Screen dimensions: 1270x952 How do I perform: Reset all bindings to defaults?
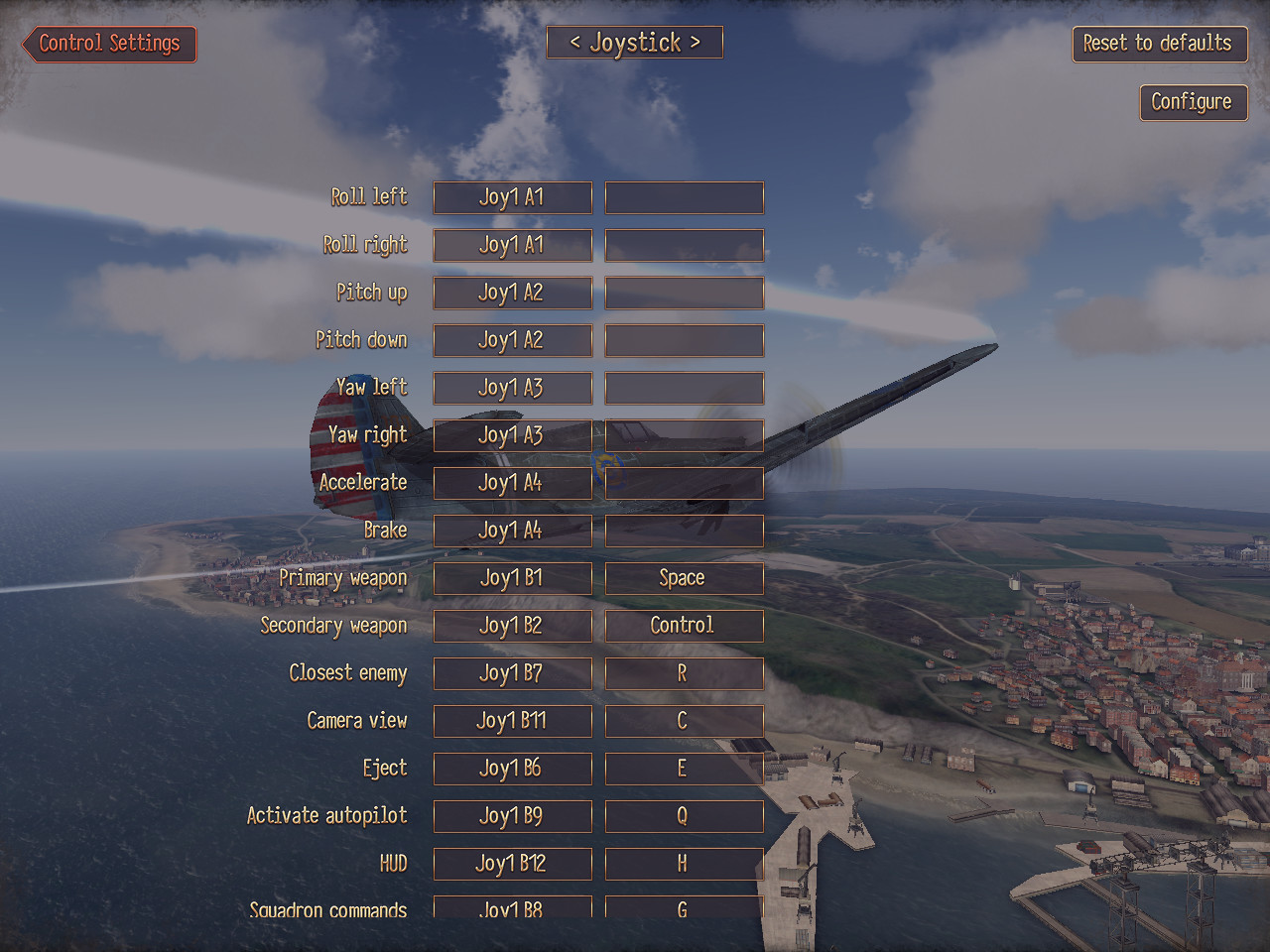point(1159,44)
